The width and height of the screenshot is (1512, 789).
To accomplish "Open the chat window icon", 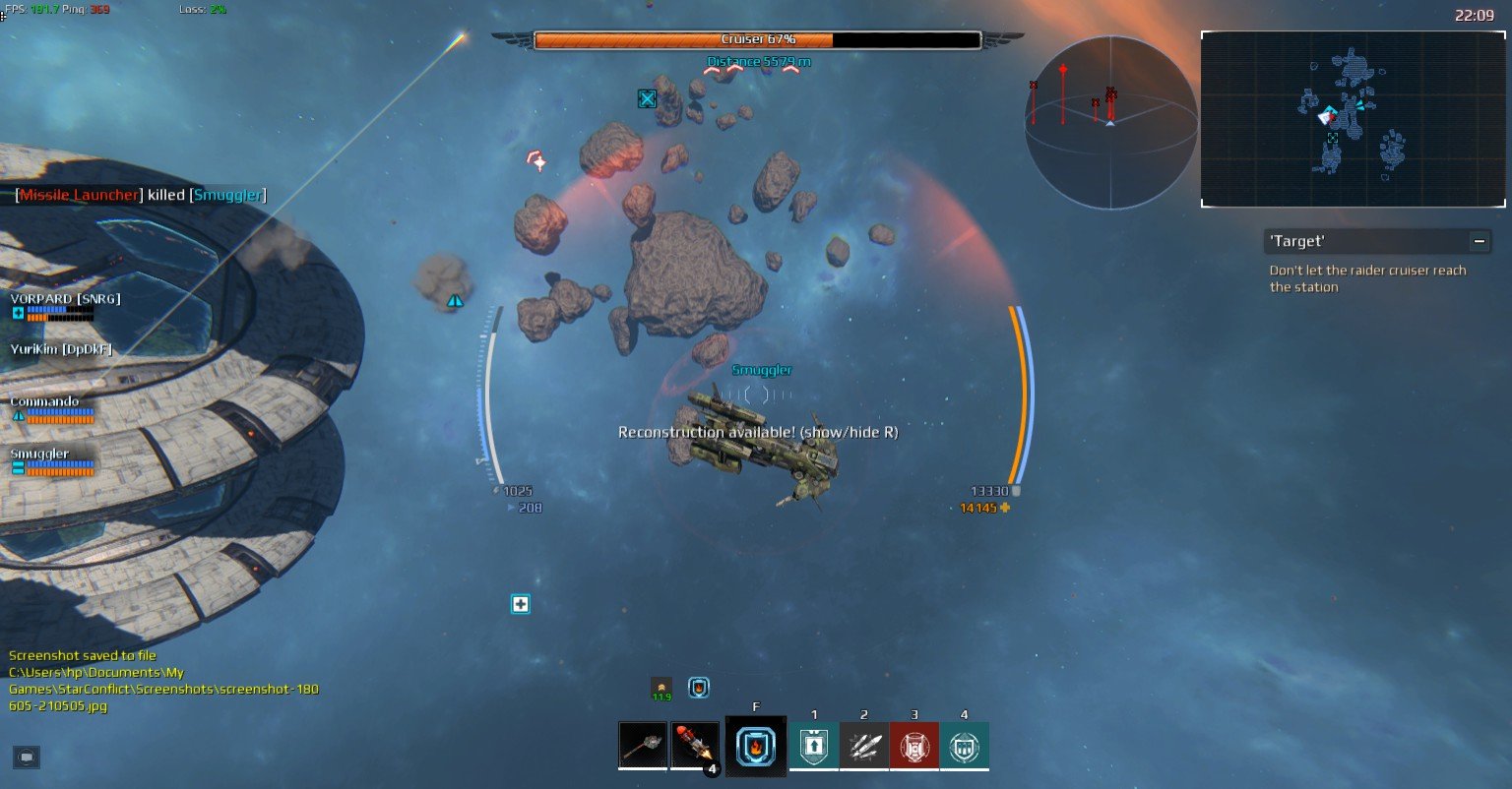I will pos(27,757).
